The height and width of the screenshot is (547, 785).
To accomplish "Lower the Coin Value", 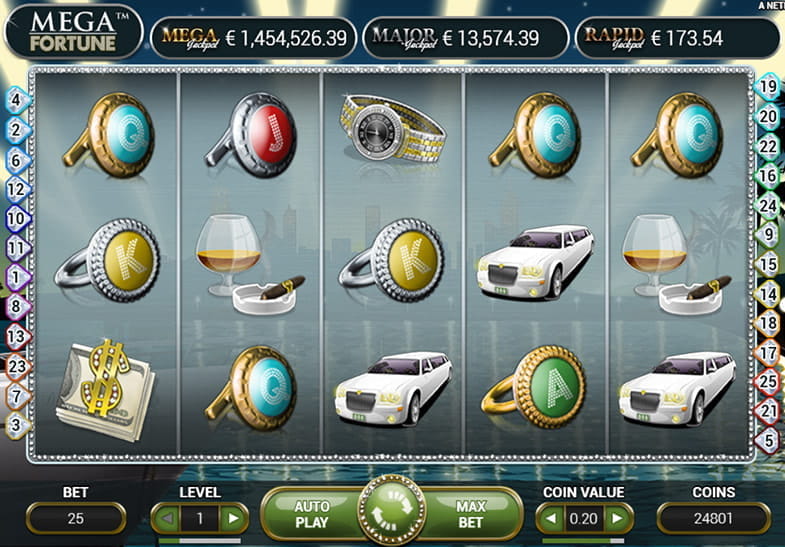I will click(551, 518).
